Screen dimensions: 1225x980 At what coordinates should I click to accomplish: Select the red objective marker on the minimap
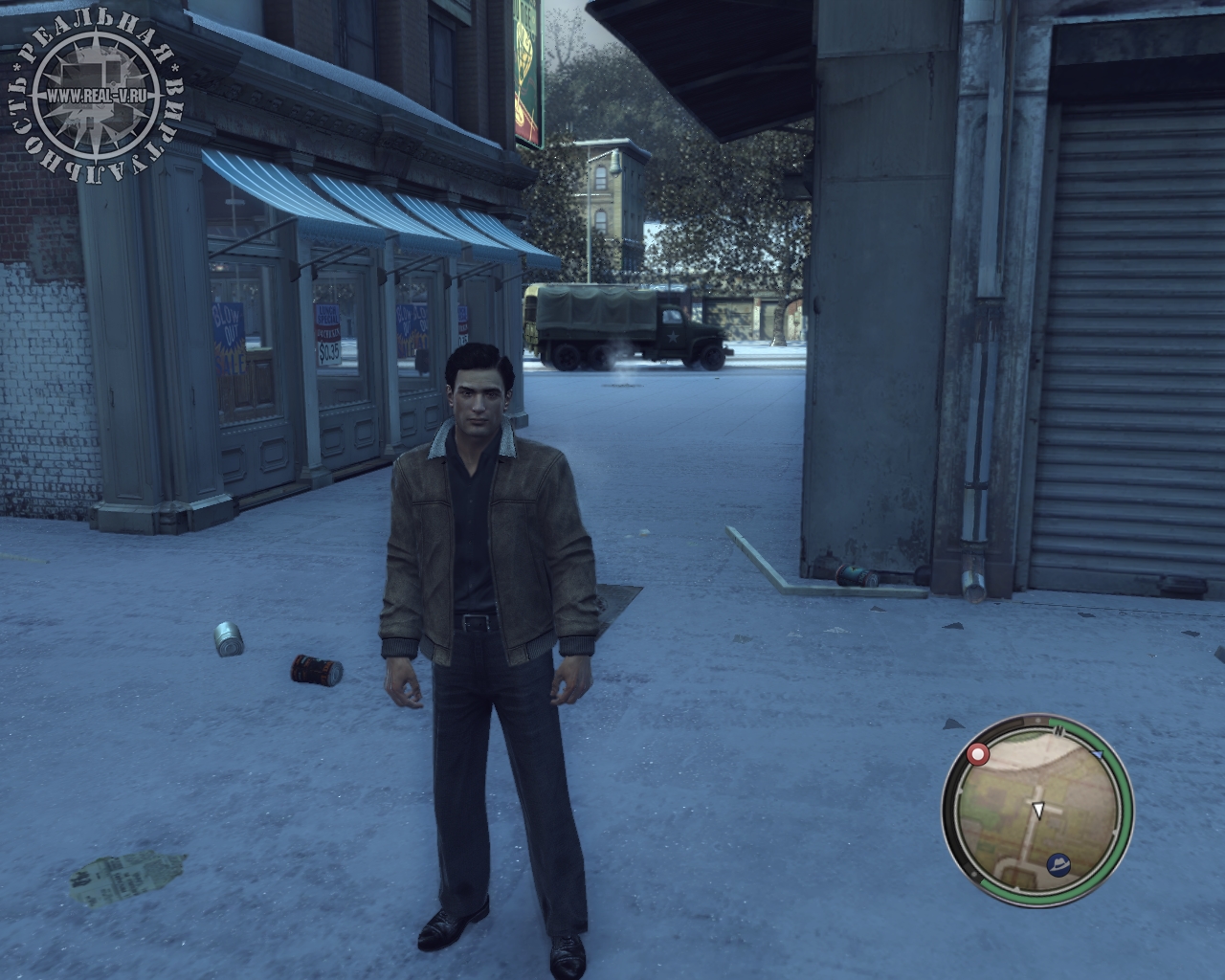(978, 755)
